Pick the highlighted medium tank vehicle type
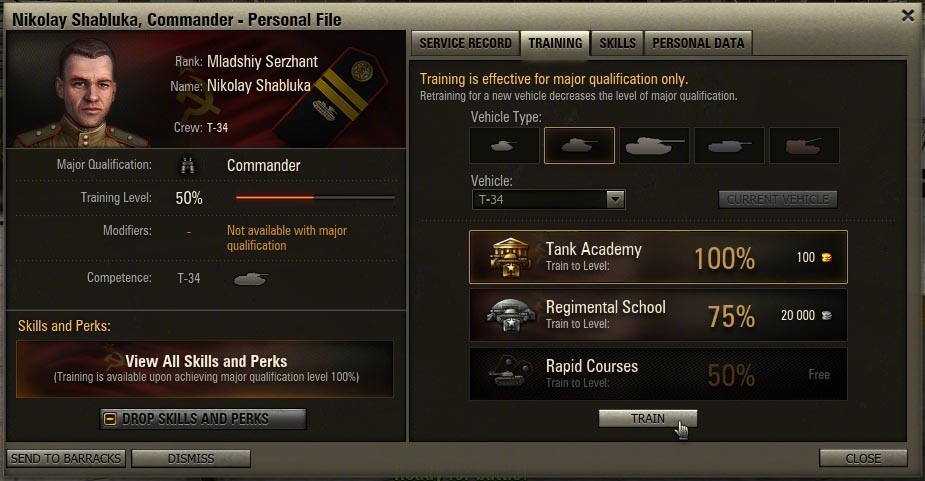 click(579, 145)
